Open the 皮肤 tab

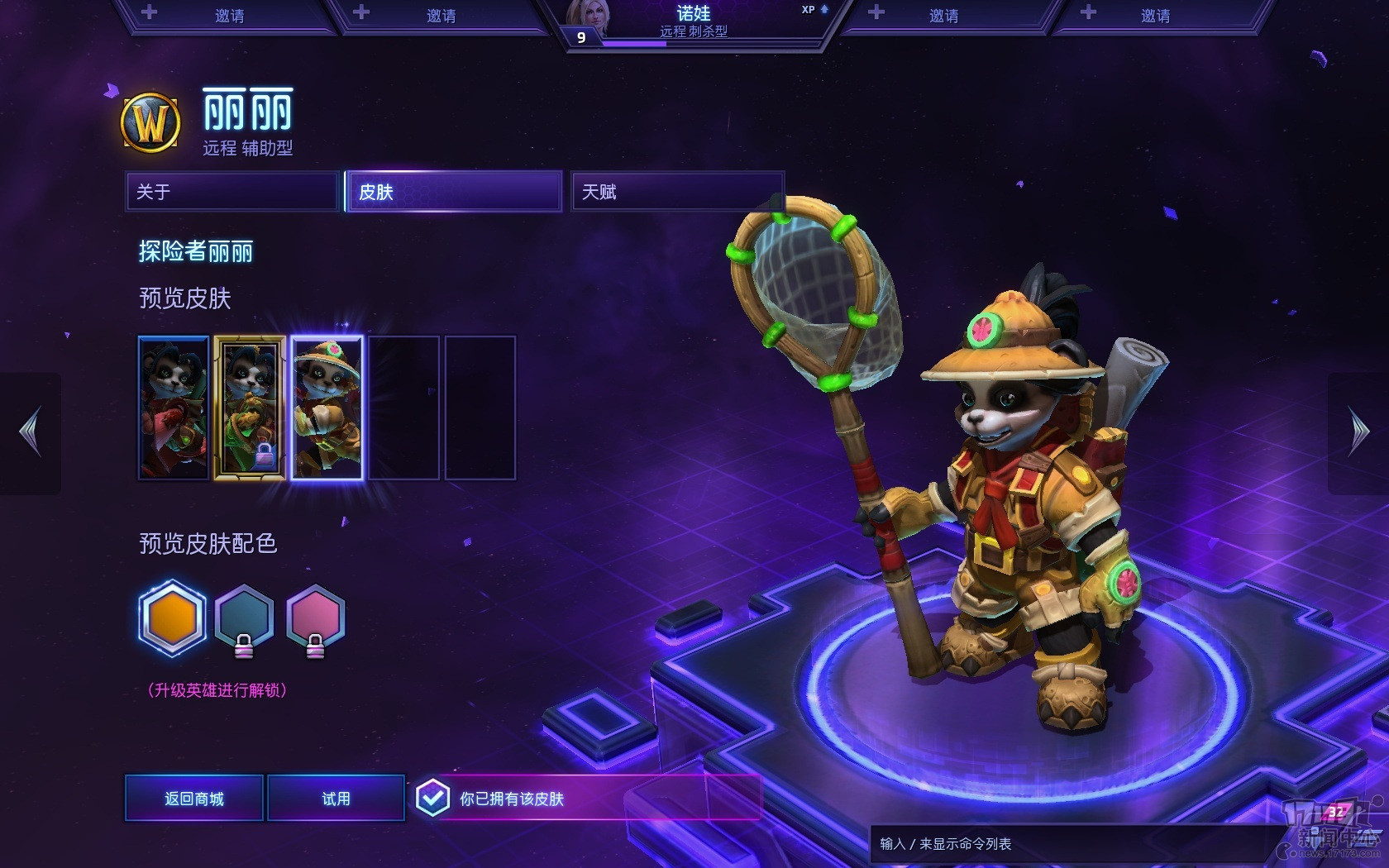click(x=454, y=192)
